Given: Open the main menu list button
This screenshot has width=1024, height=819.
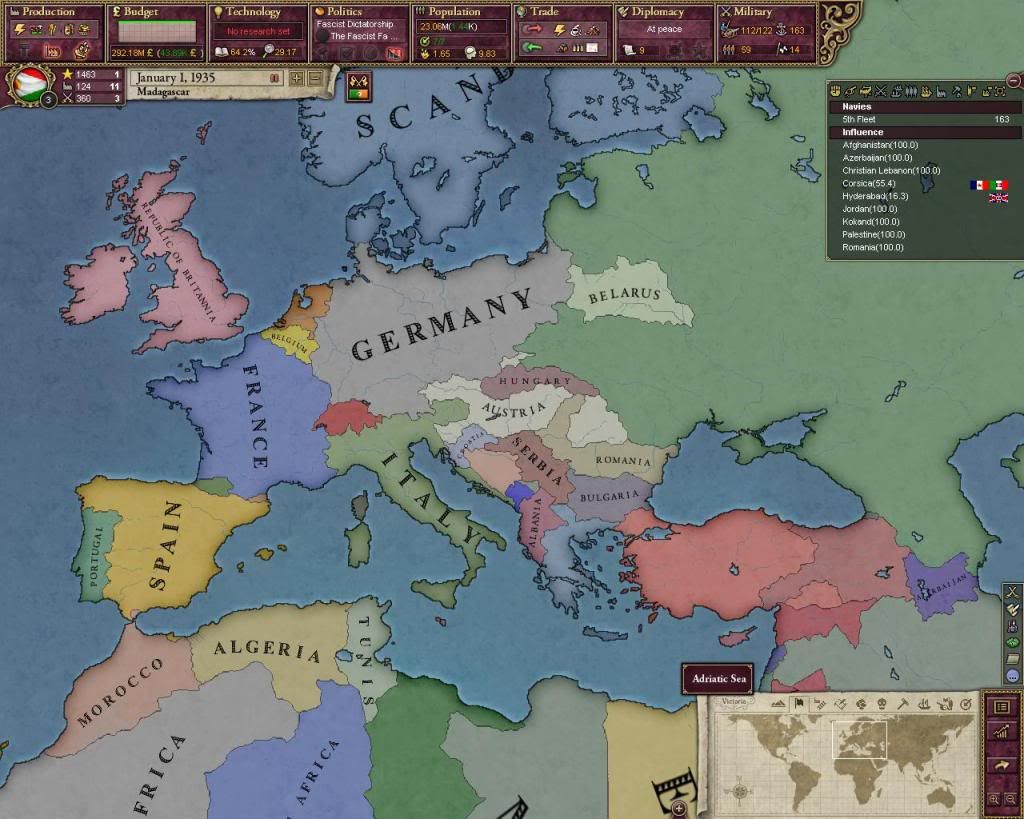Looking at the screenshot, I should click(x=1002, y=706).
